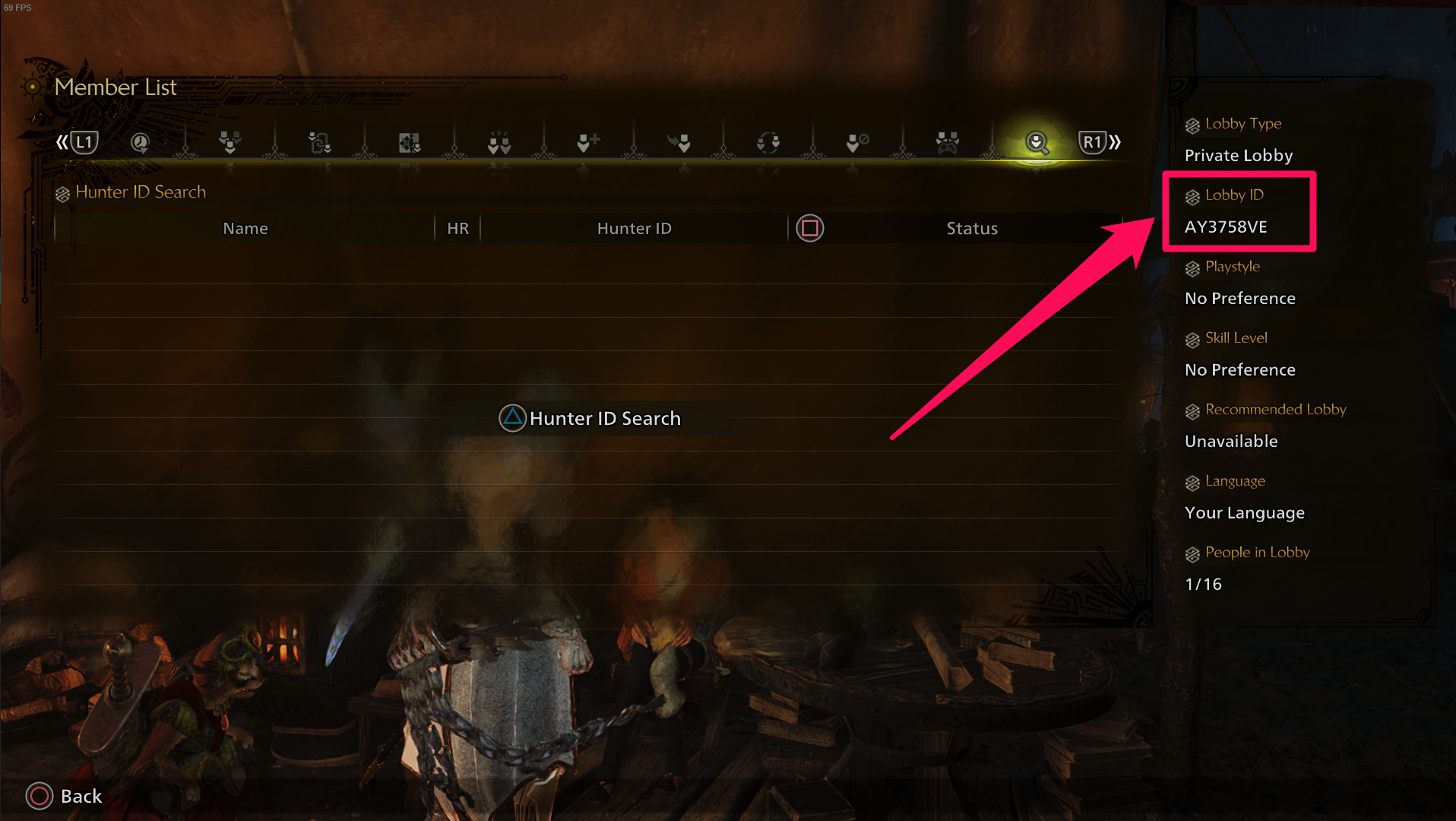Switch to the Member List tab
The image size is (1456, 821).
(x=116, y=87)
